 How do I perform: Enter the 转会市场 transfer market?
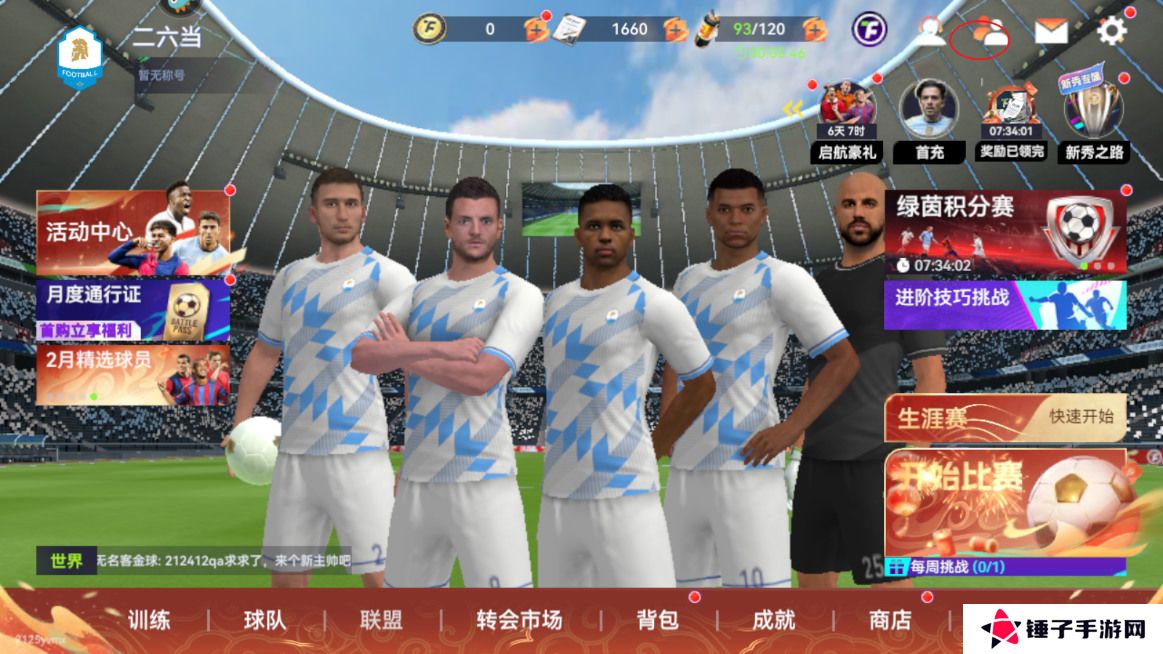click(x=519, y=620)
